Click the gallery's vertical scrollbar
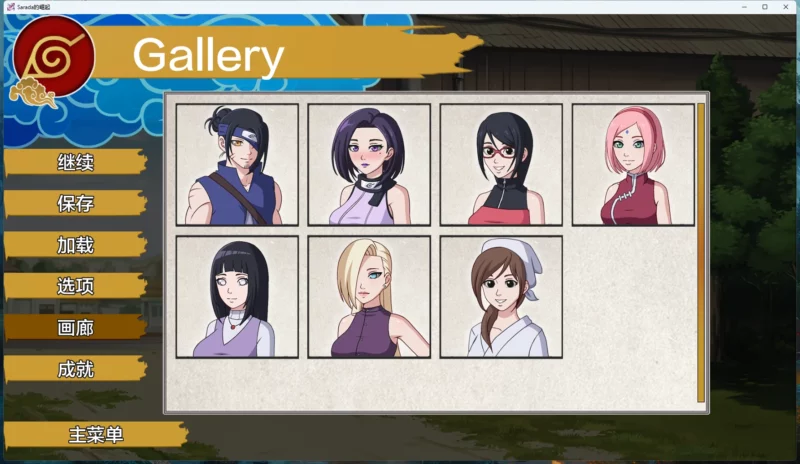Screen dimensions: 800x464 (701, 250)
